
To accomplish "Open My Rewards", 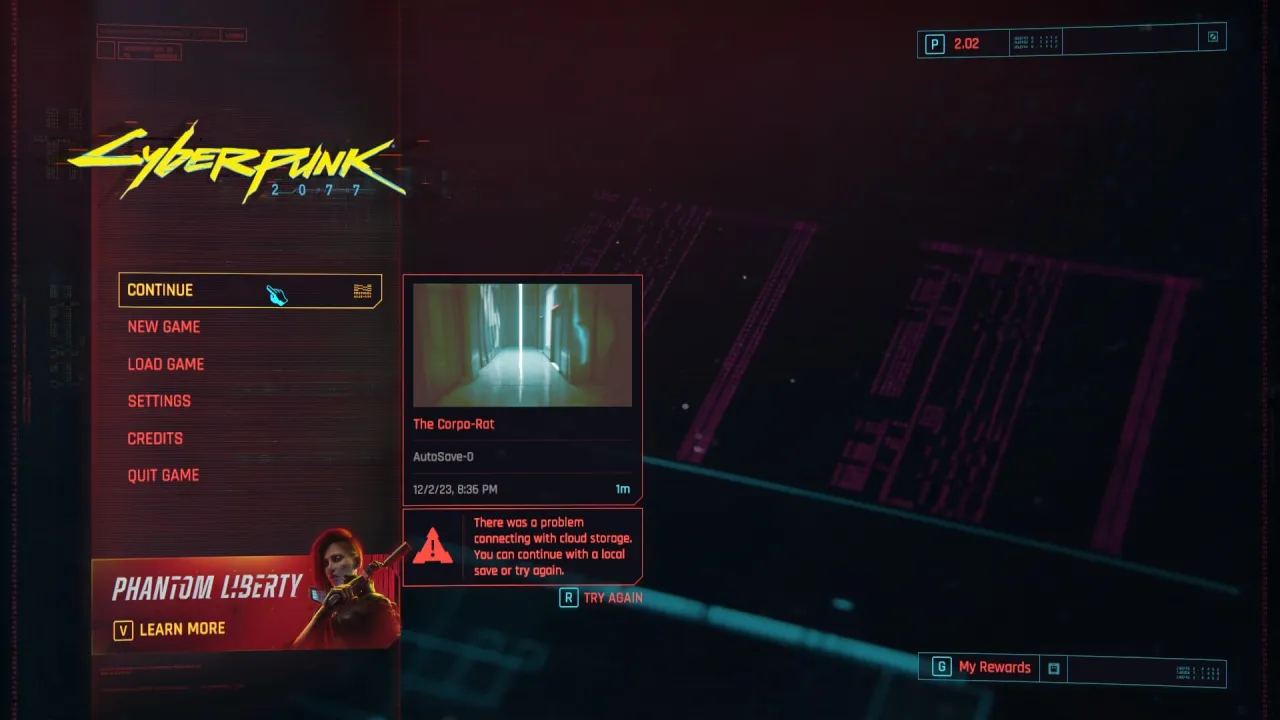I will 997,667.
